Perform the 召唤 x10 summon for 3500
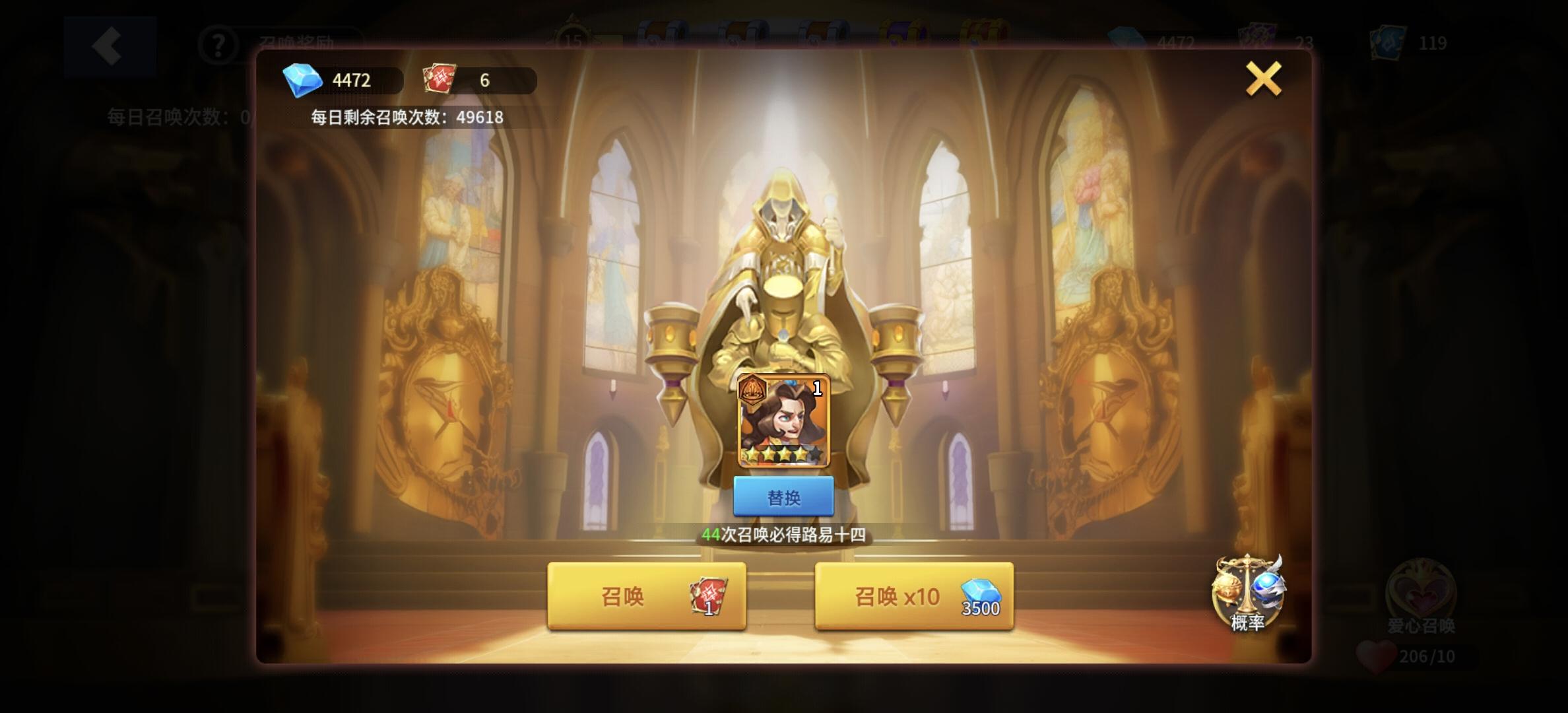1568x713 pixels. click(x=913, y=597)
